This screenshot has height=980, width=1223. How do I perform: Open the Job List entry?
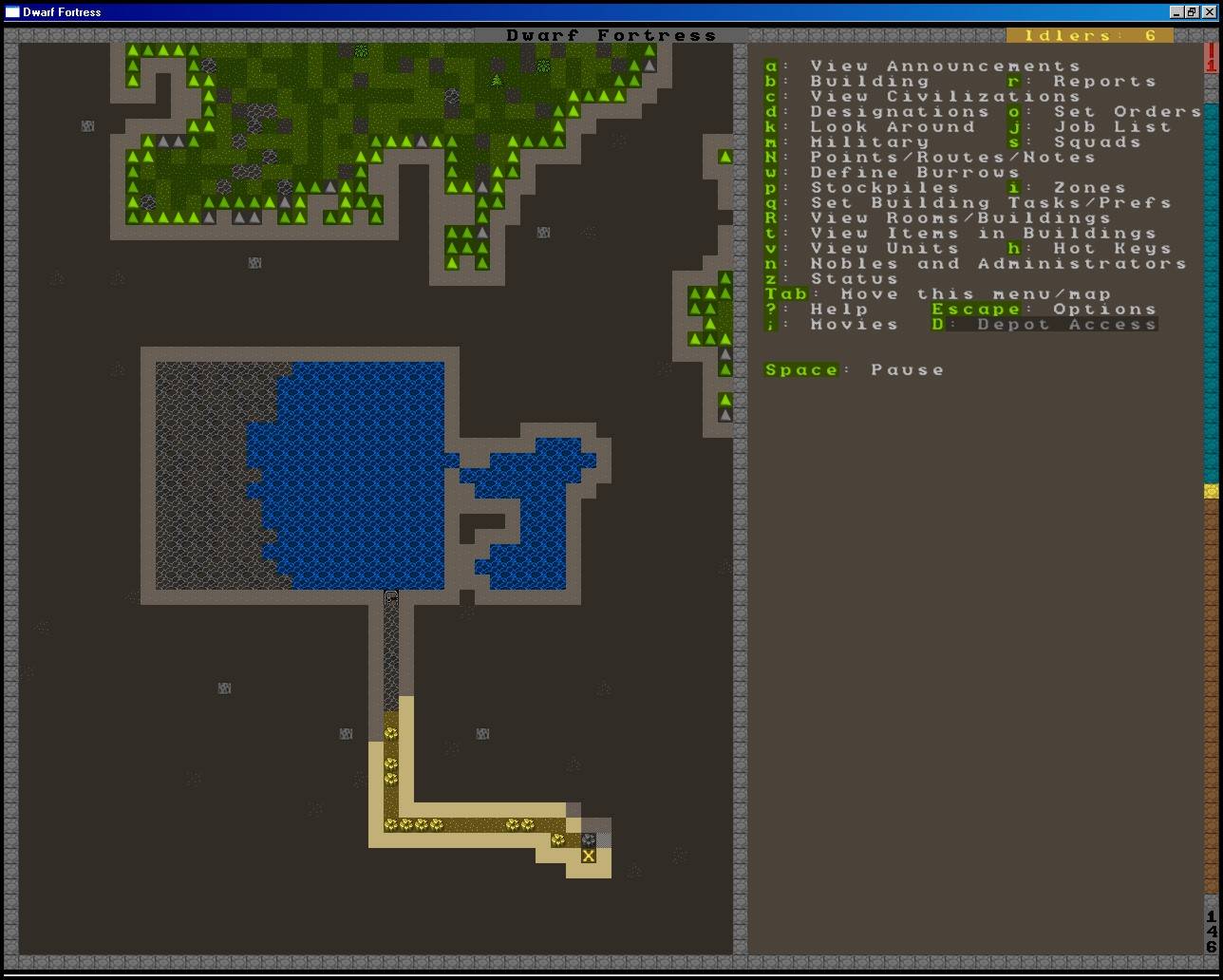pos(1101,126)
